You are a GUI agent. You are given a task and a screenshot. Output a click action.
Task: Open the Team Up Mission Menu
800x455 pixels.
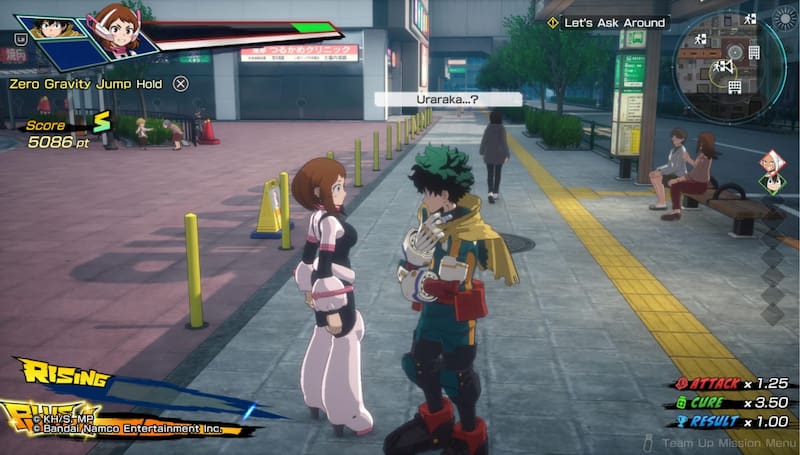coord(718,441)
